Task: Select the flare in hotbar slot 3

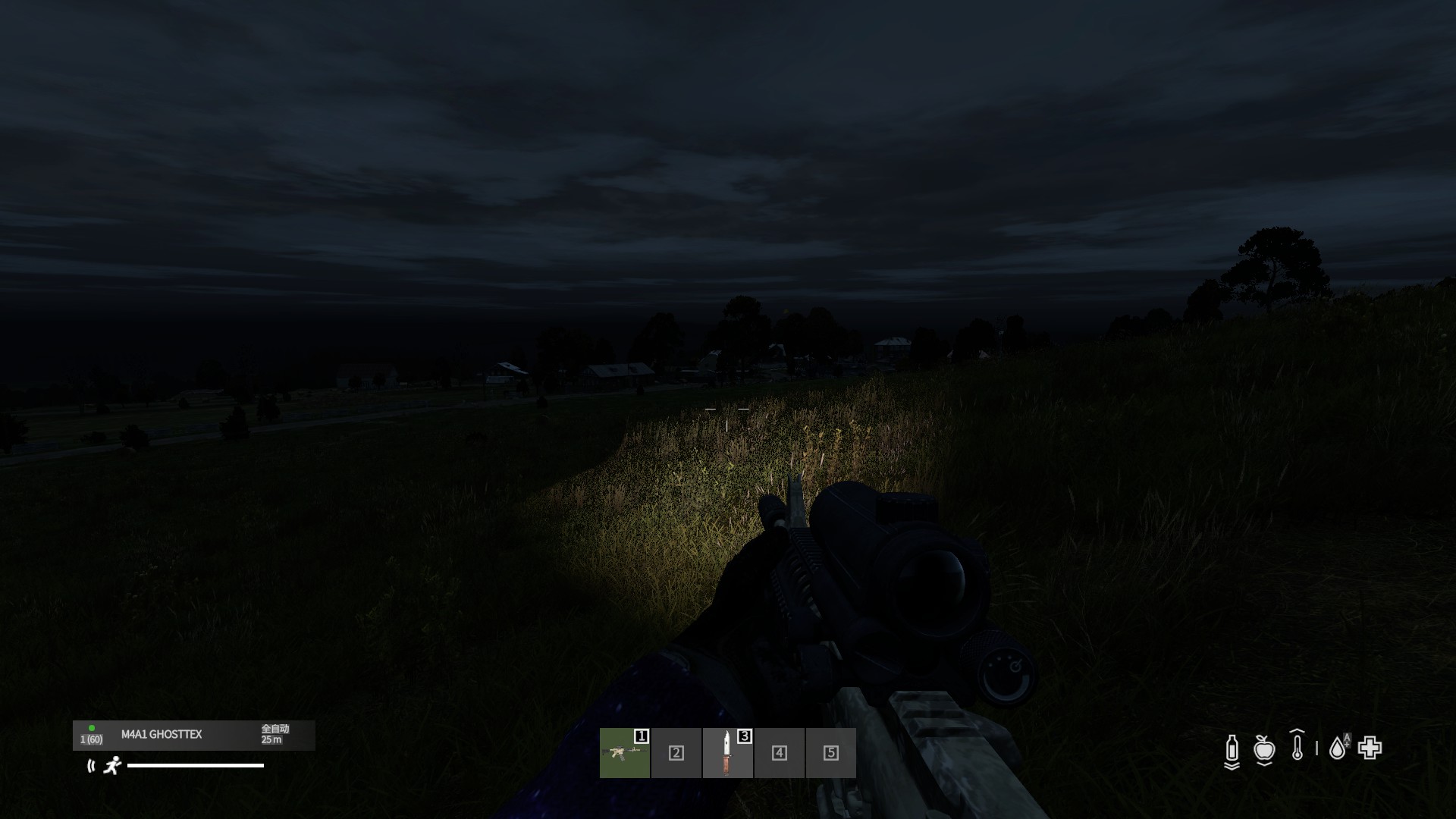Action: point(726,752)
